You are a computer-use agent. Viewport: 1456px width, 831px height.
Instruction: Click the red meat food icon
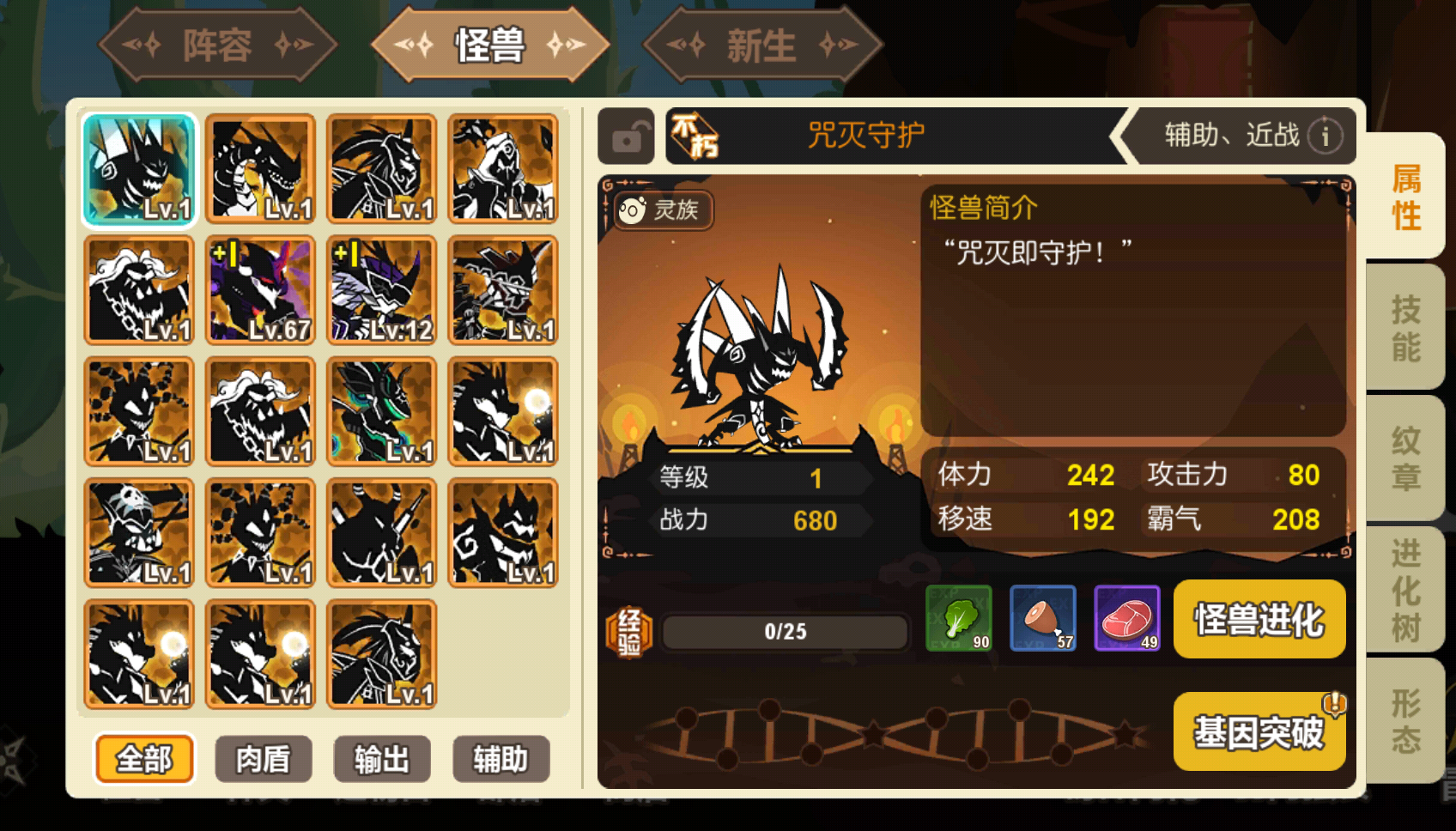1127,618
